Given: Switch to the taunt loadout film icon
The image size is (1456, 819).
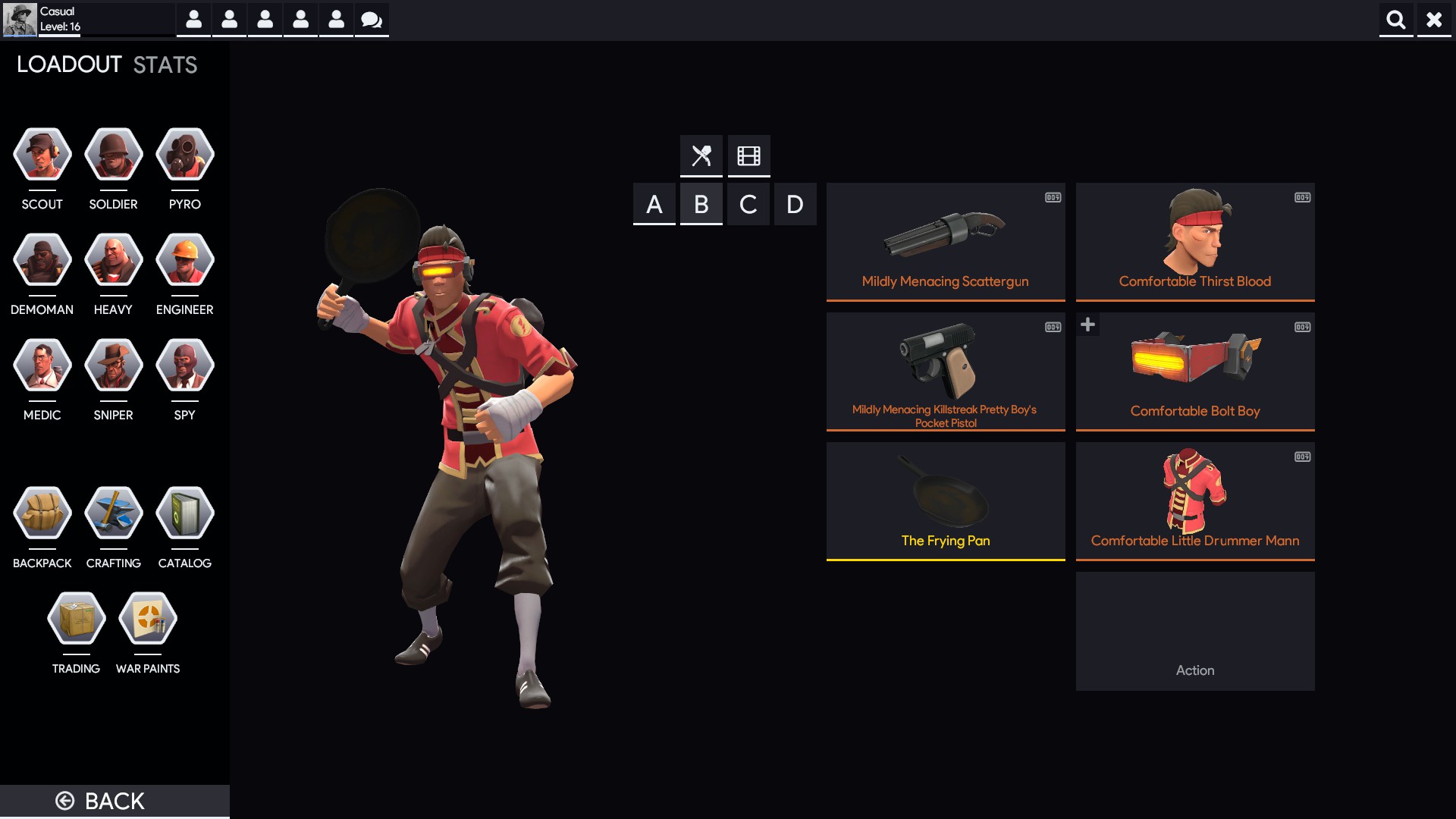Looking at the screenshot, I should pyautogui.click(x=748, y=155).
